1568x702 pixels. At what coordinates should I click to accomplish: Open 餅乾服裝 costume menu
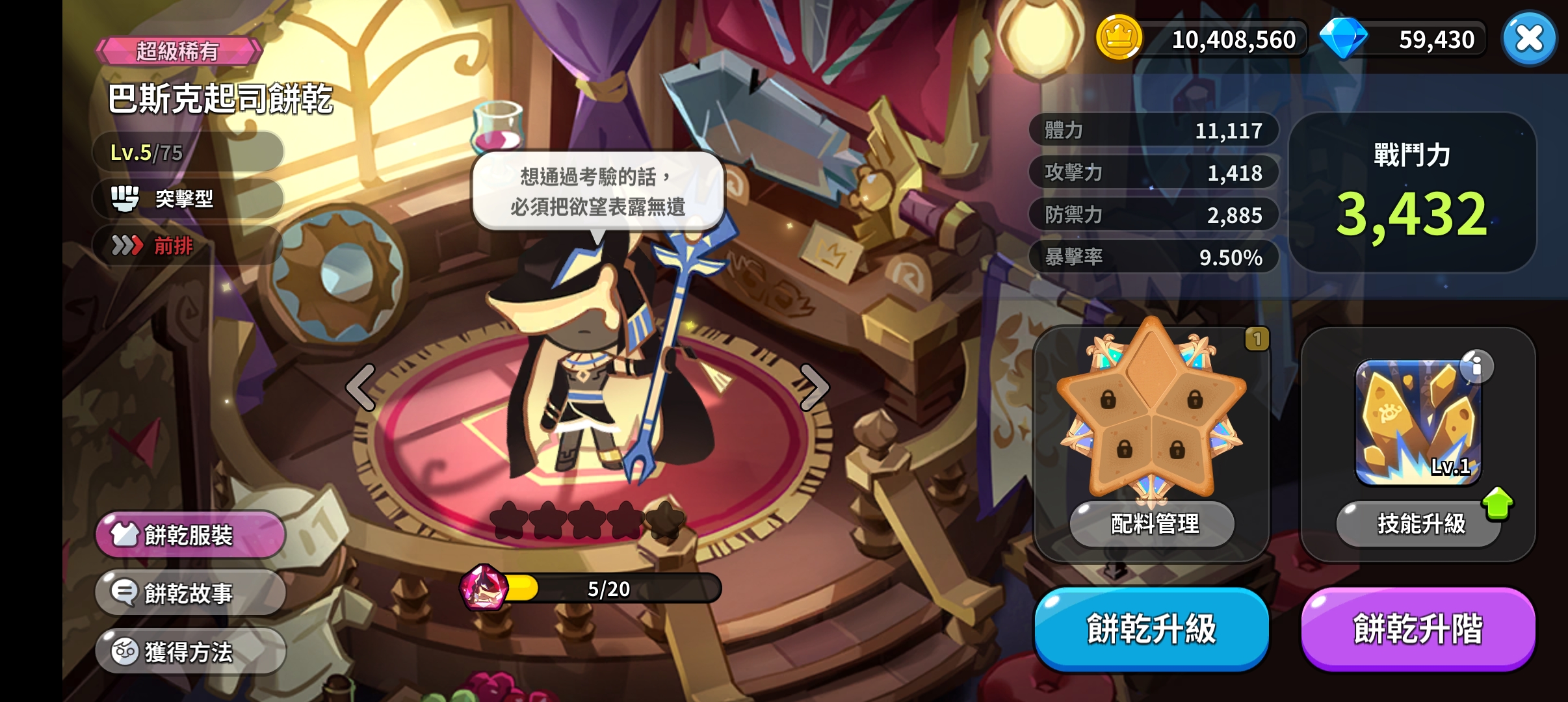point(190,535)
